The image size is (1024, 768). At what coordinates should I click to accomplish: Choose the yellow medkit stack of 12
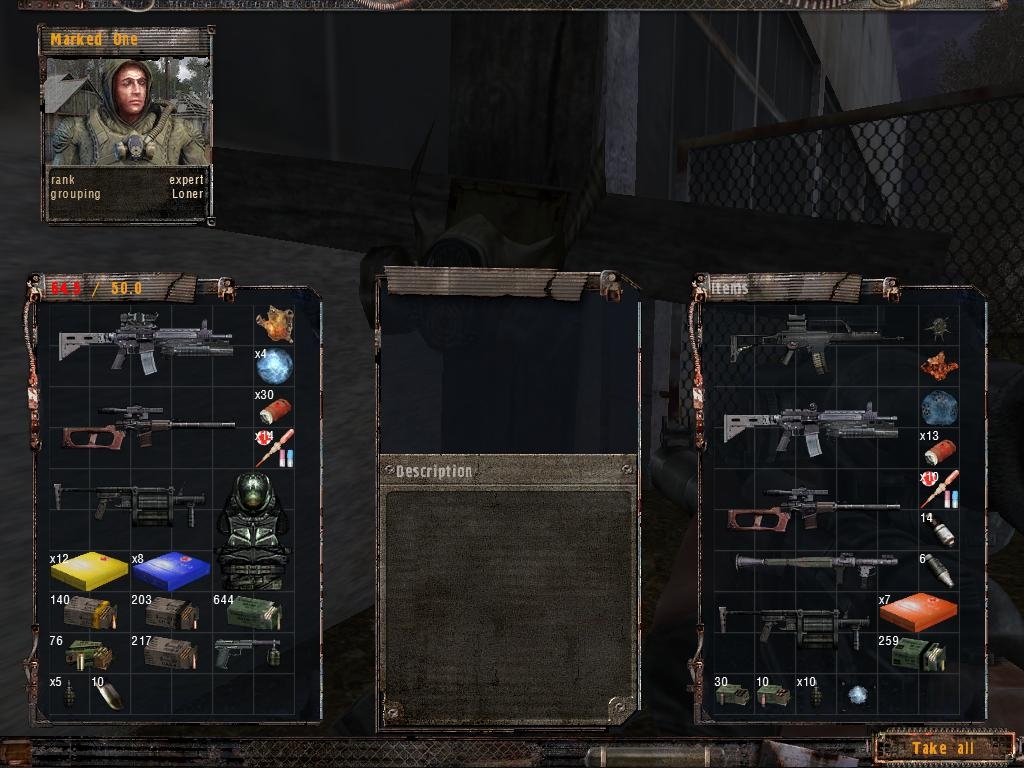(x=89, y=571)
